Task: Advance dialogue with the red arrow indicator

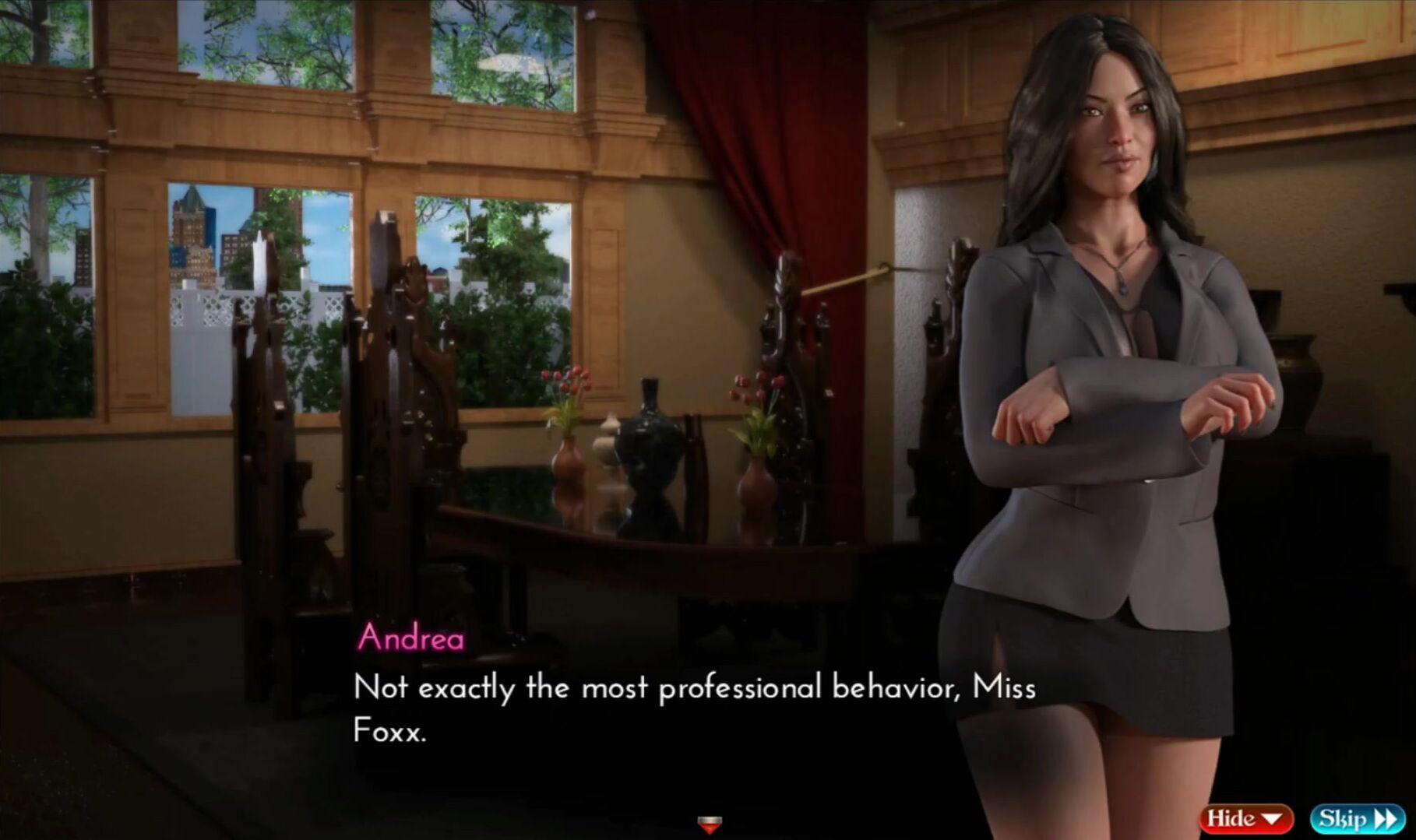Action: point(709,823)
